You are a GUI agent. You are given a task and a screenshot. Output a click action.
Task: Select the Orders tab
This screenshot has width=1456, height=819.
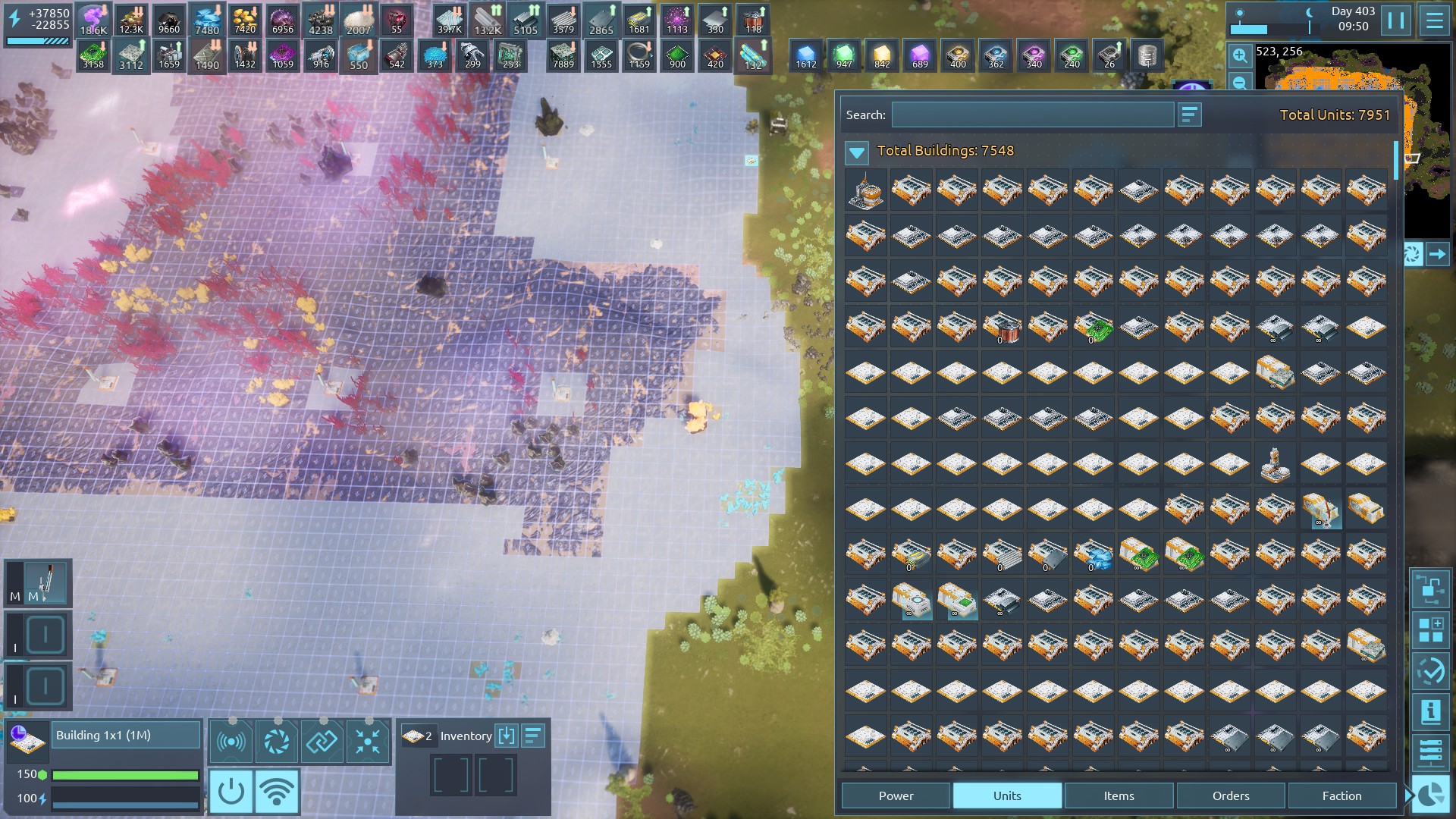[x=1230, y=795]
